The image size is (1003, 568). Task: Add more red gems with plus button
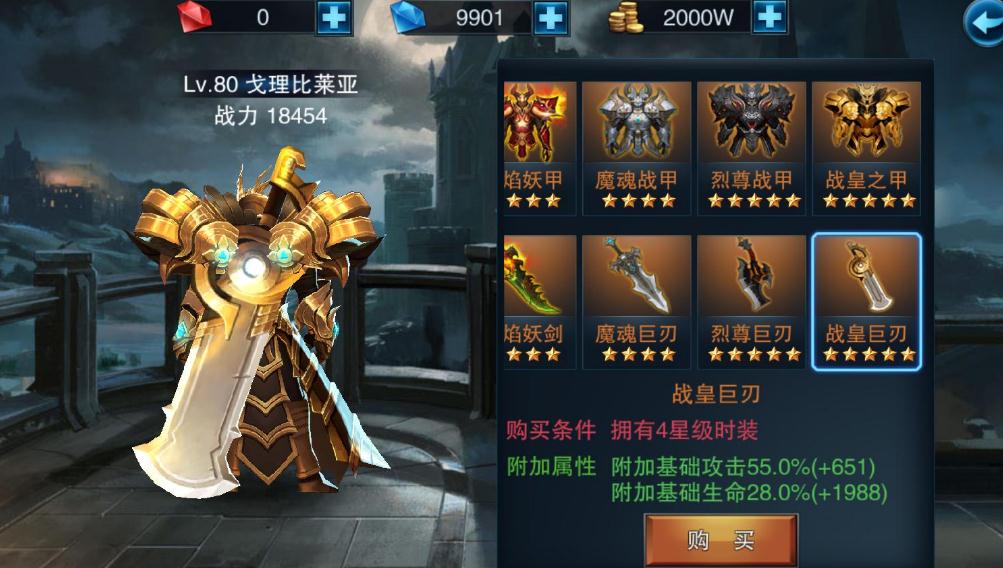coord(334,17)
